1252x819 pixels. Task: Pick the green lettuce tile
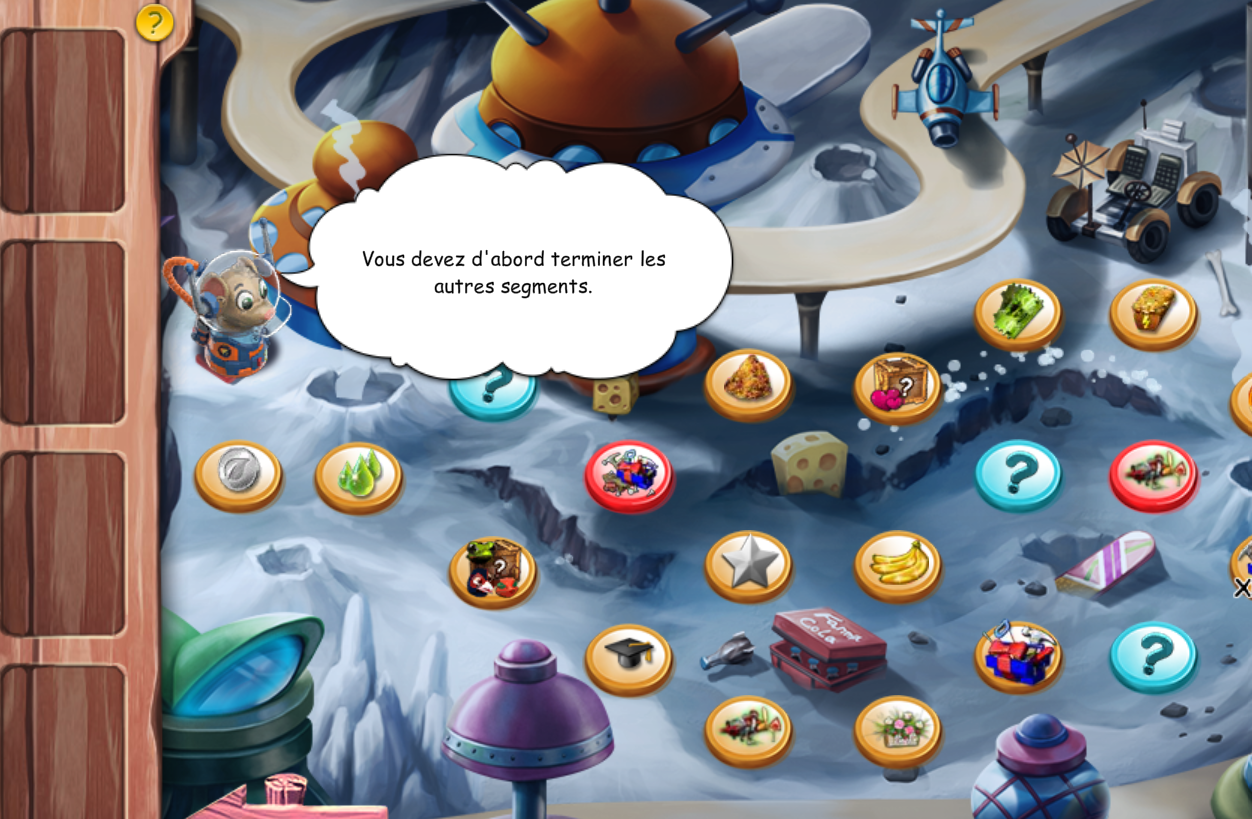pos(1018,313)
